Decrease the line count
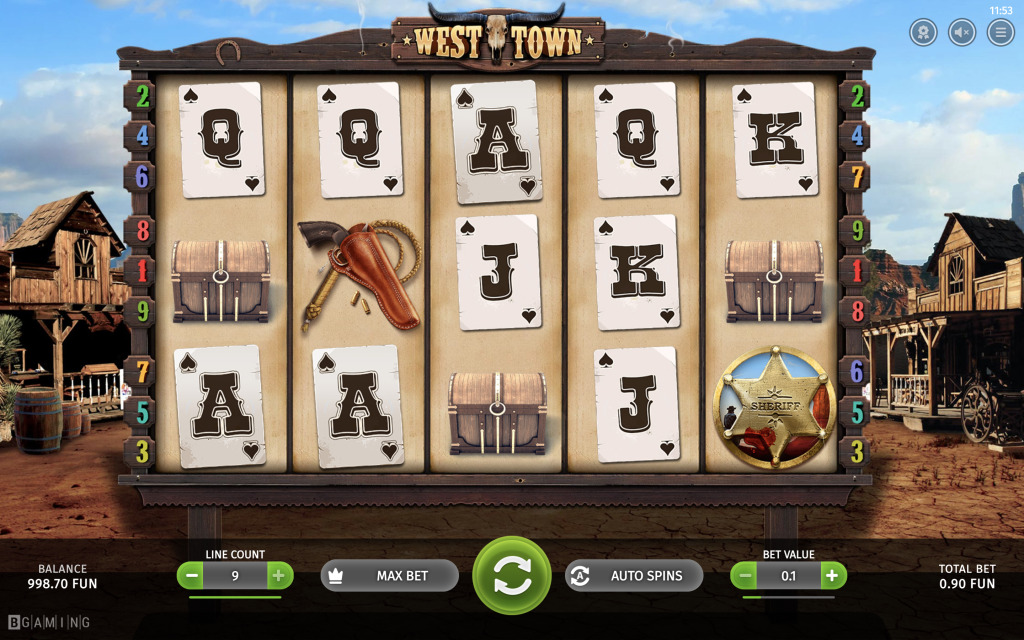 point(191,576)
